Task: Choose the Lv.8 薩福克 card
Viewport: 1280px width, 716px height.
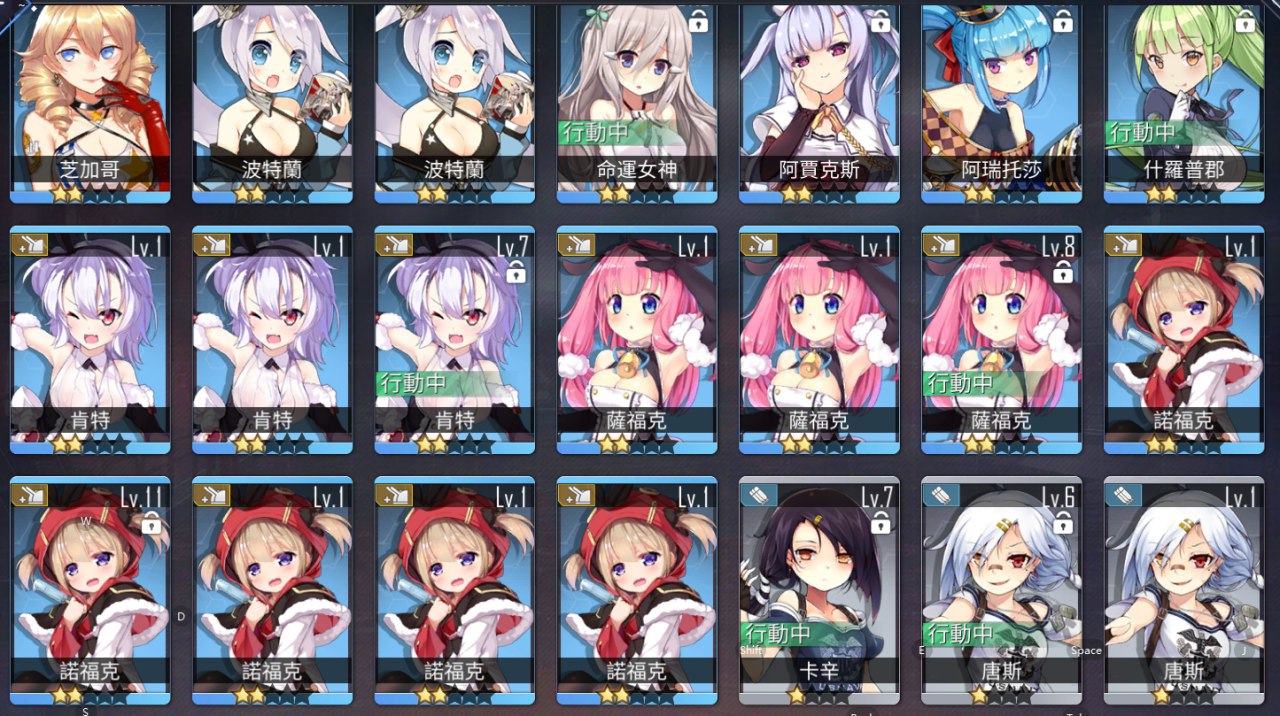Action: coord(1001,340)
